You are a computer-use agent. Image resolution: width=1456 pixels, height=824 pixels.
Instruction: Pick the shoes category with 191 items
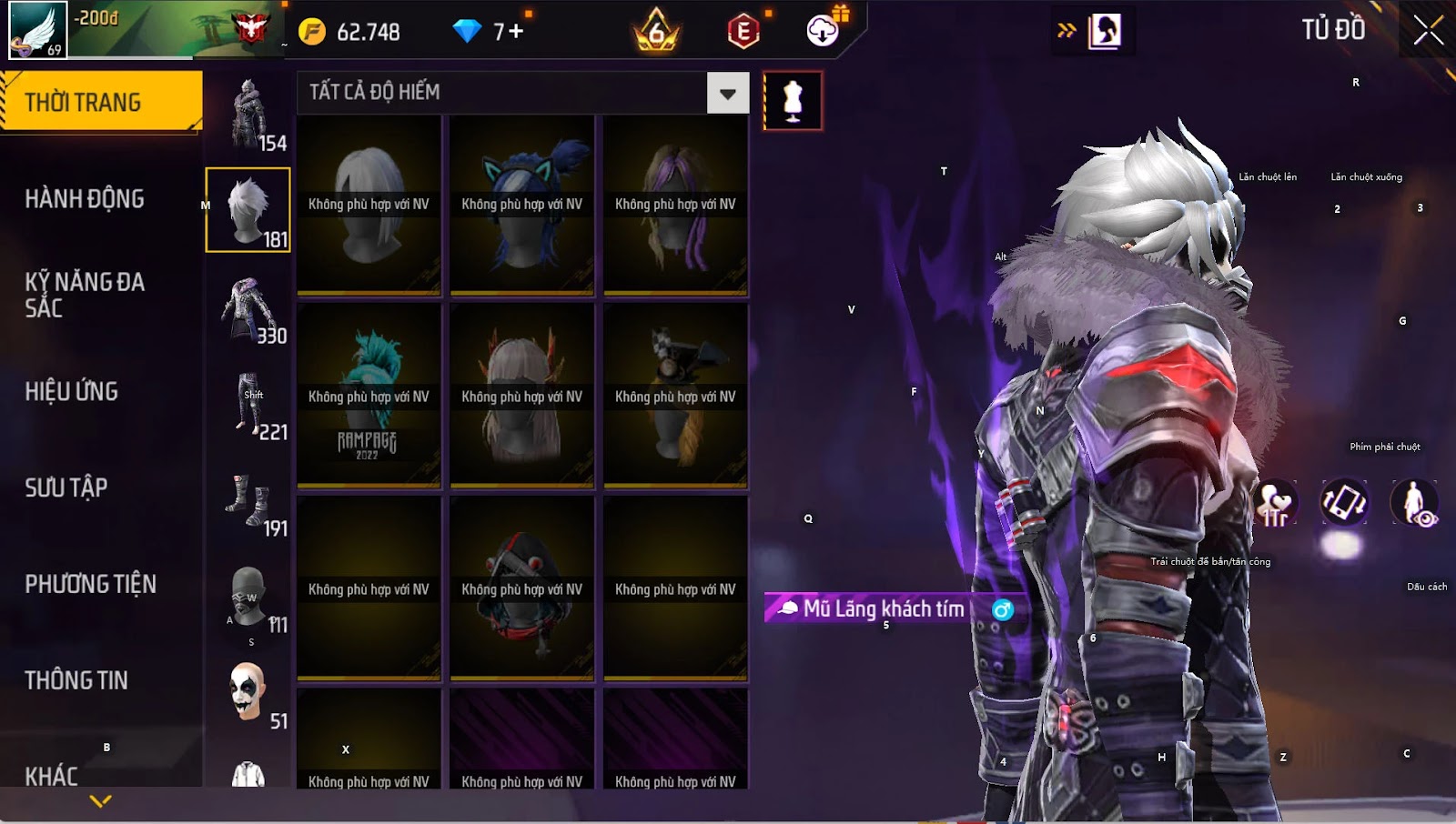point(248,502)
